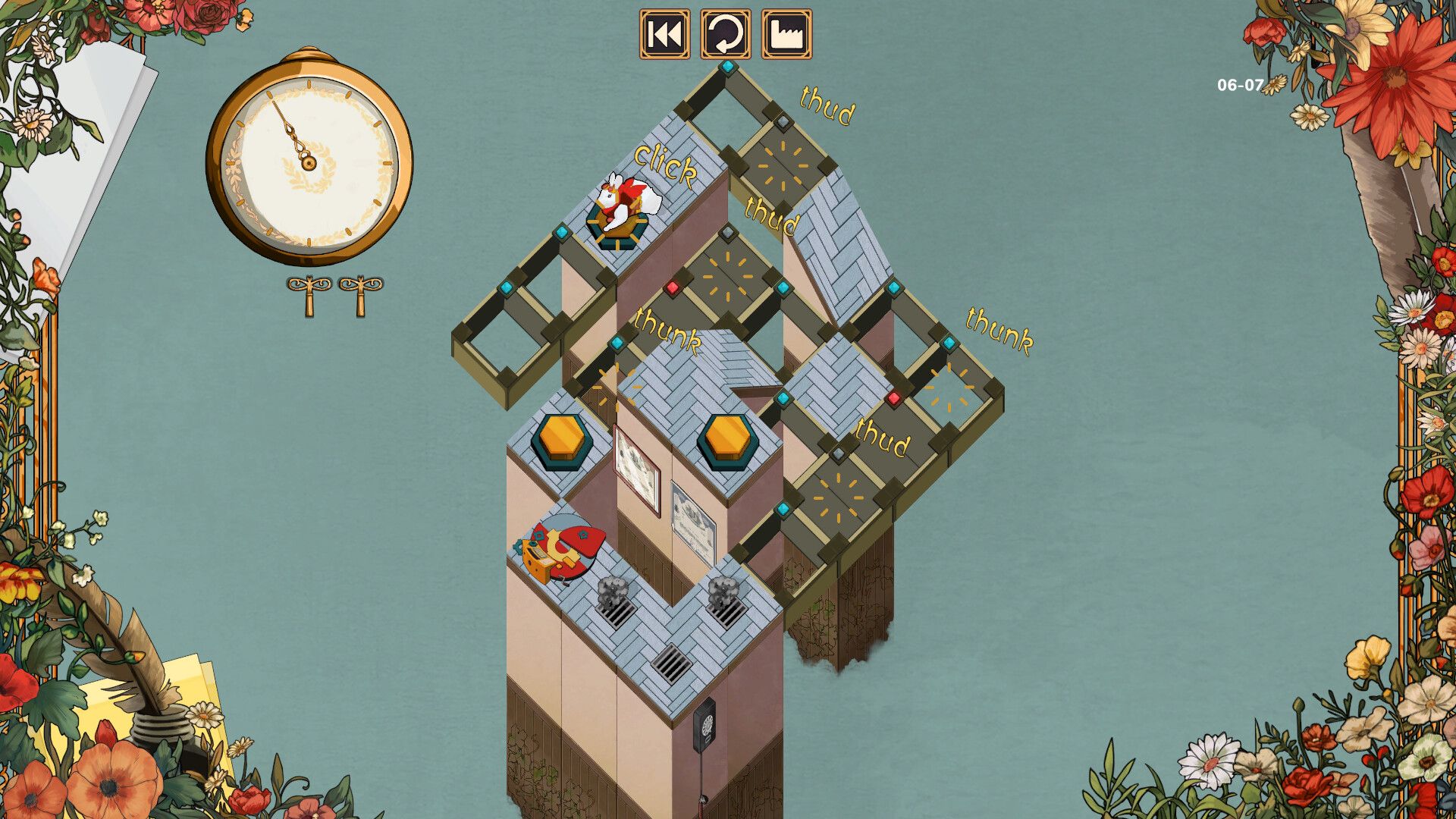This screenshot has width=1456, height=819.
Task: Open the factory icon button
Action: (x=786, y=34)
